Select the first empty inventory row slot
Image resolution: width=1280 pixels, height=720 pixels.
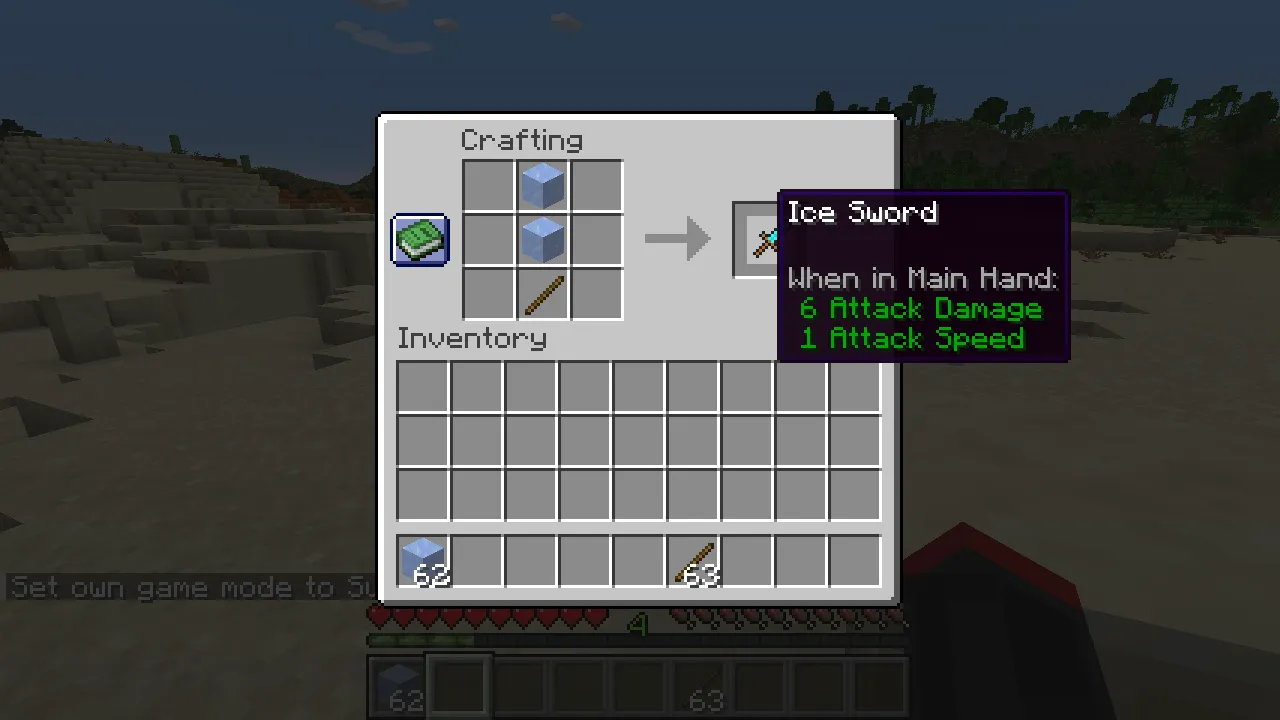(x=420, y=385)
